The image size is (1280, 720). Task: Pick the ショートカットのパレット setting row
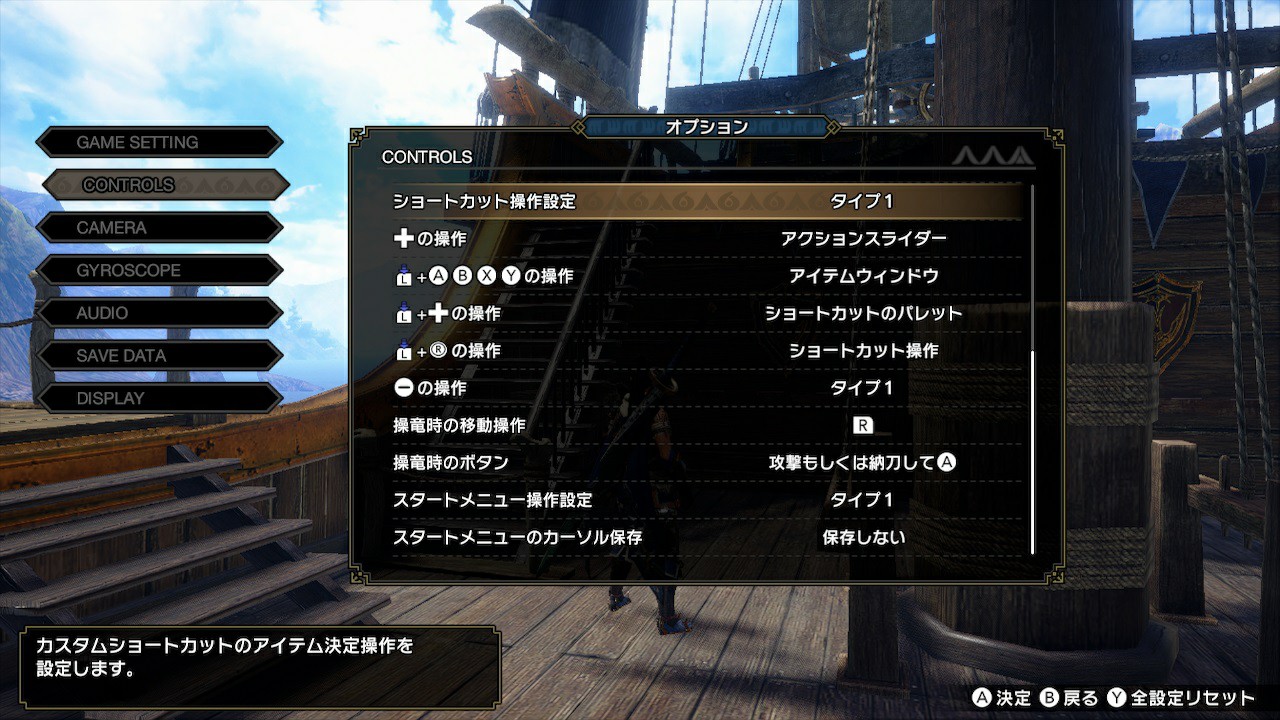706,313
